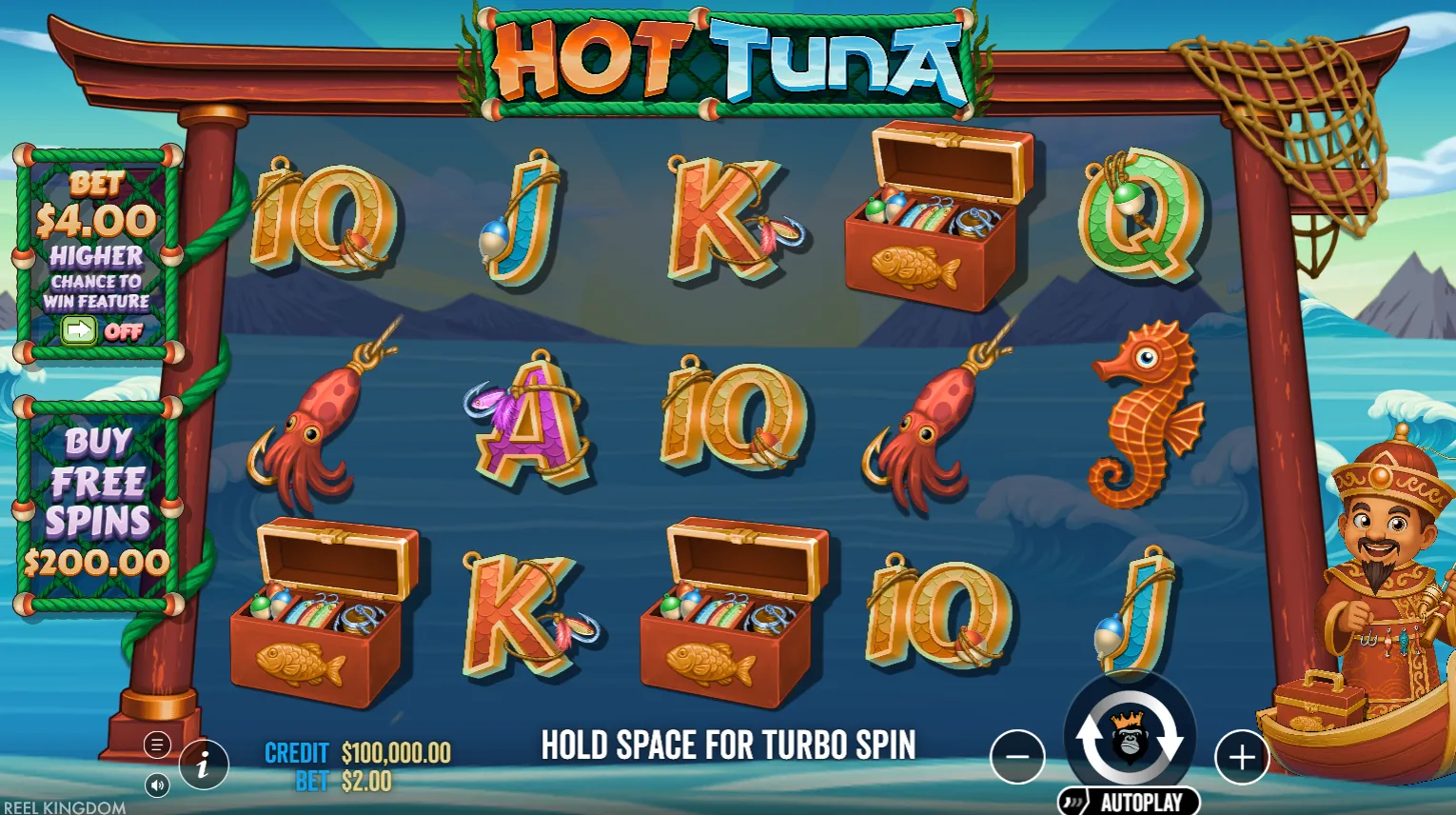The height and width of the screenshot is (815, 1456).
Task: Open the Autoplay options
Action: pos(1130,802)
